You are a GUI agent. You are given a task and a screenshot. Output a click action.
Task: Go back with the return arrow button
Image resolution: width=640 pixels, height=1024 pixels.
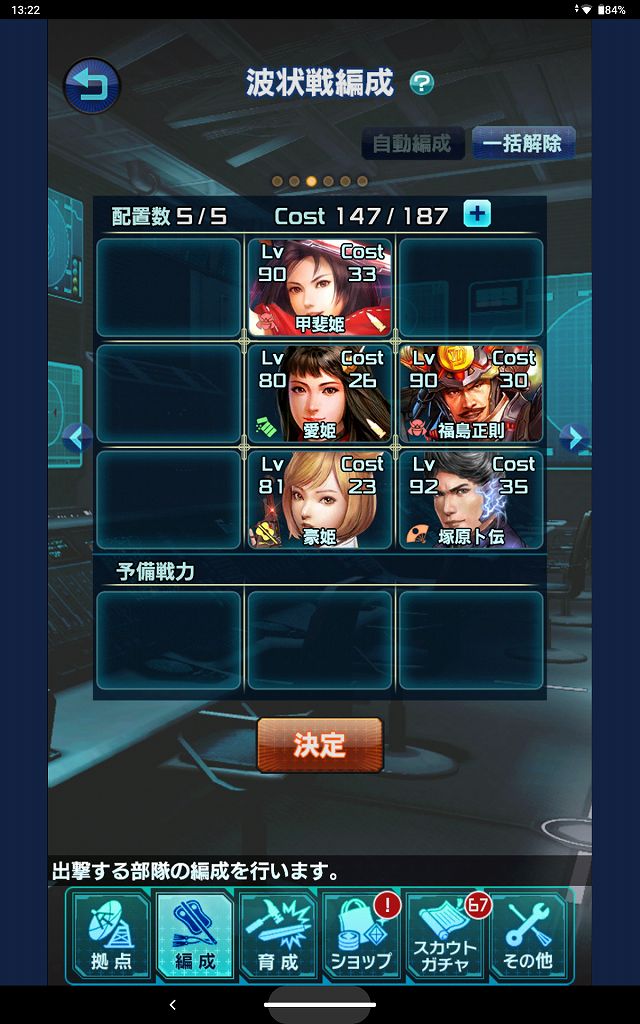point(92,86)
